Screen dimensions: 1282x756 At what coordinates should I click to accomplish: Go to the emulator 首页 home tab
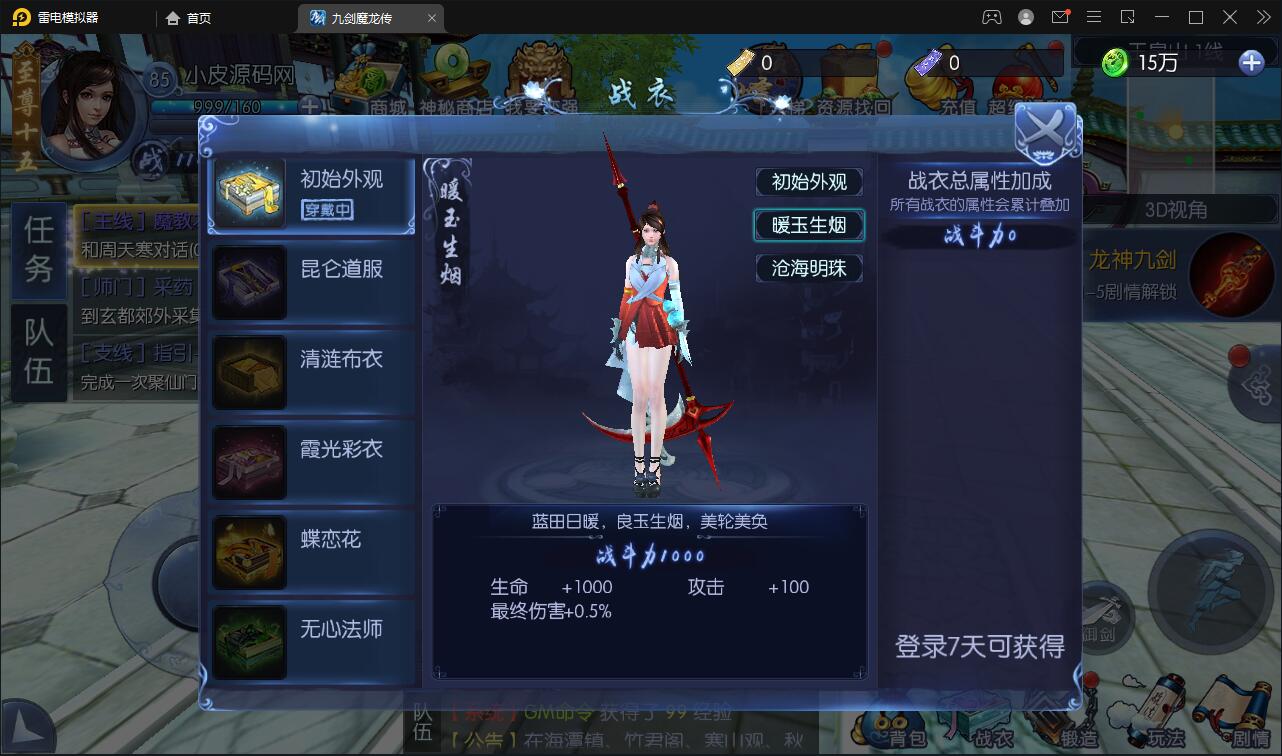coord(188,18)
